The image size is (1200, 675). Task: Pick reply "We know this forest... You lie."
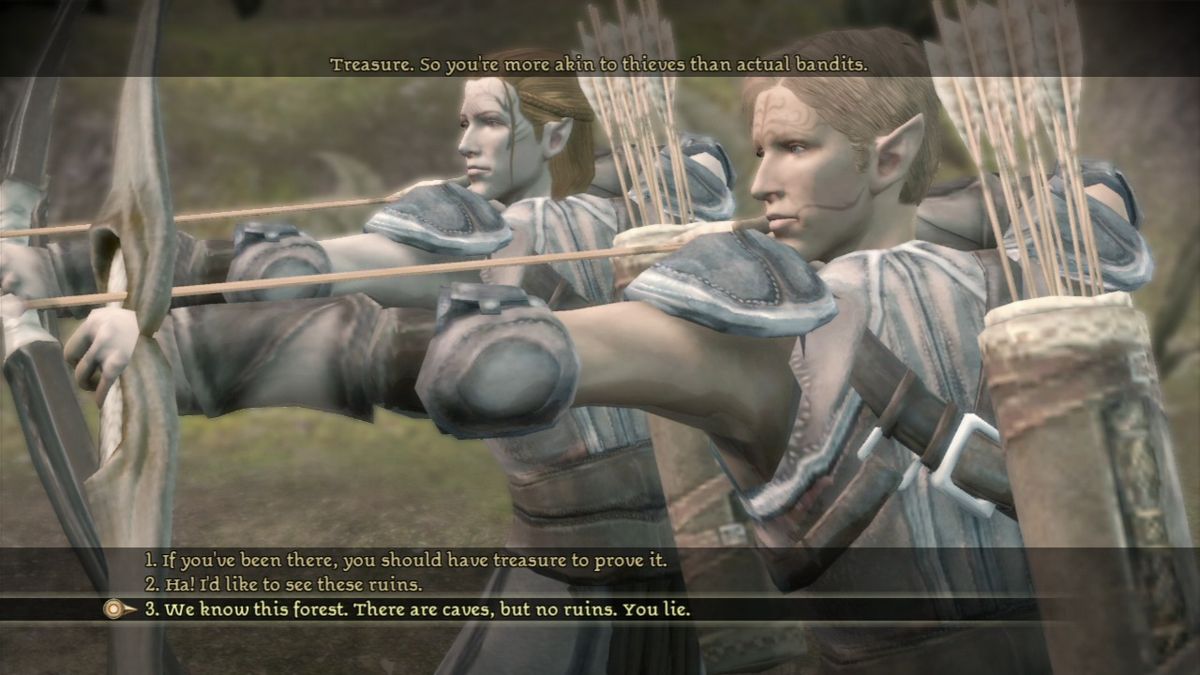point(417,608)
